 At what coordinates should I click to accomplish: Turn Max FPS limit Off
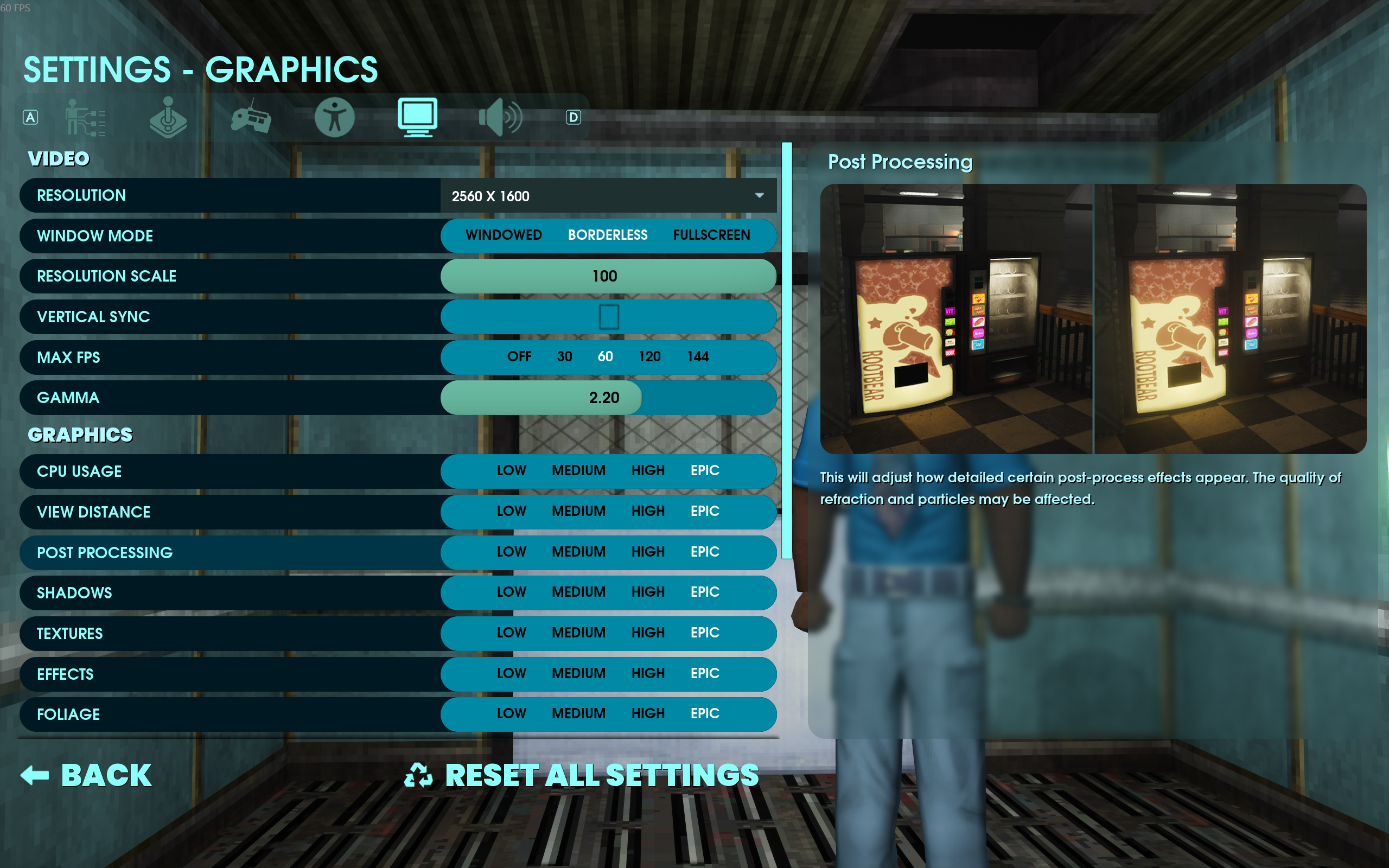click(x=519, y=357)
